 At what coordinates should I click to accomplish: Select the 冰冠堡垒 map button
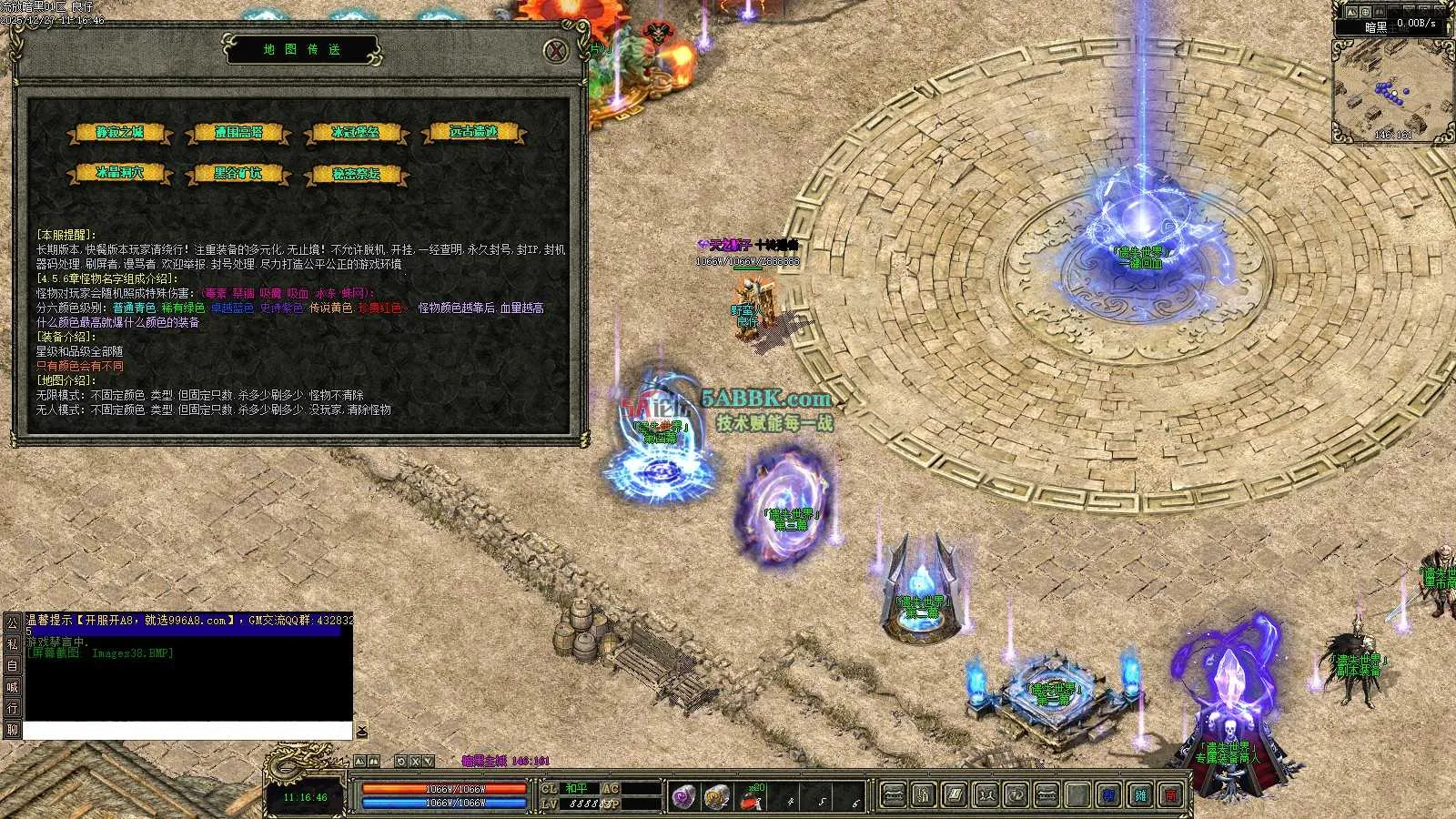(x=356, y=133)
